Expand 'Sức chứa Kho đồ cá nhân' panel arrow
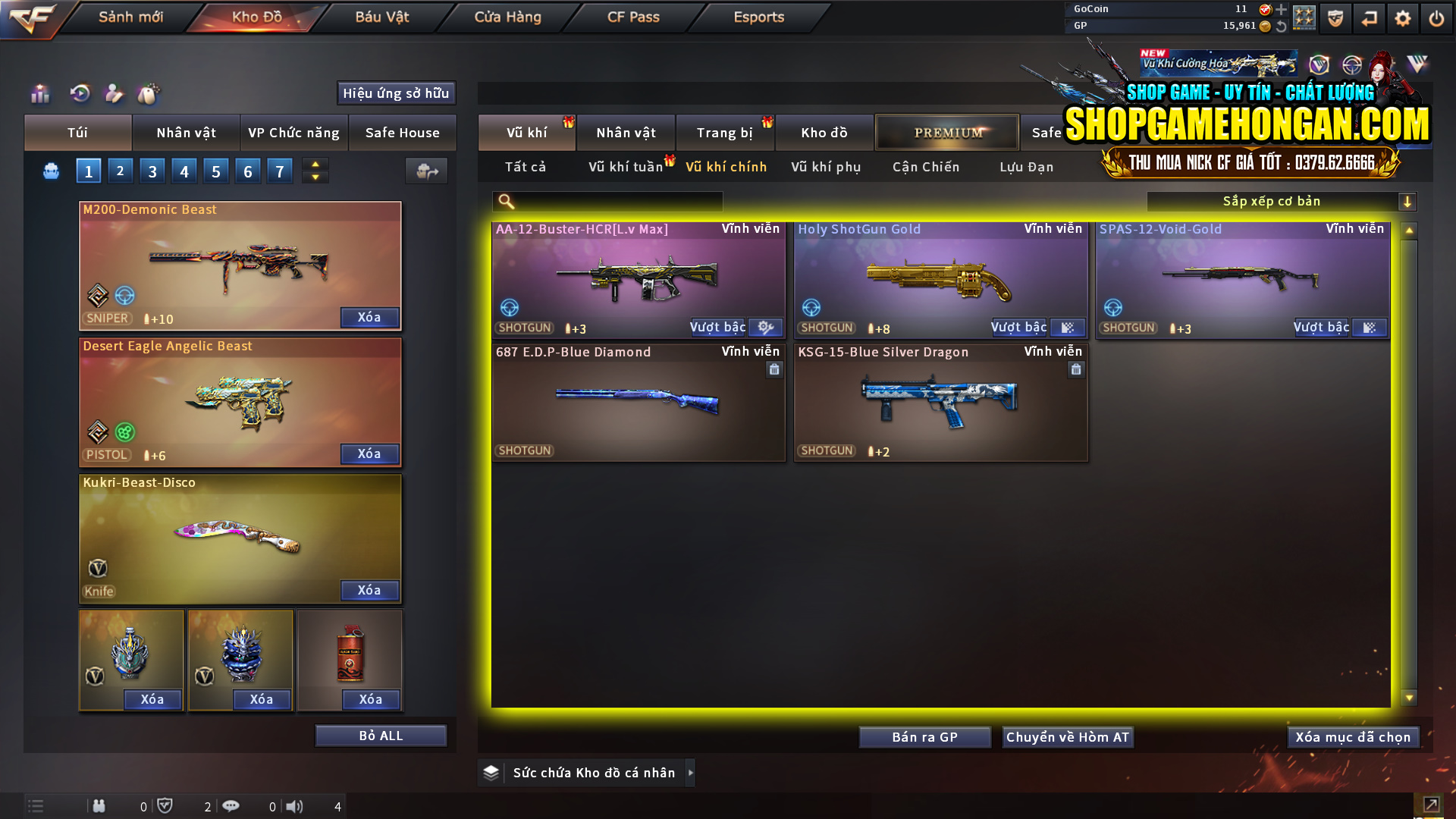Image resolution: width=1456 pixels, height=819 pixels. (x=691, y=772)
